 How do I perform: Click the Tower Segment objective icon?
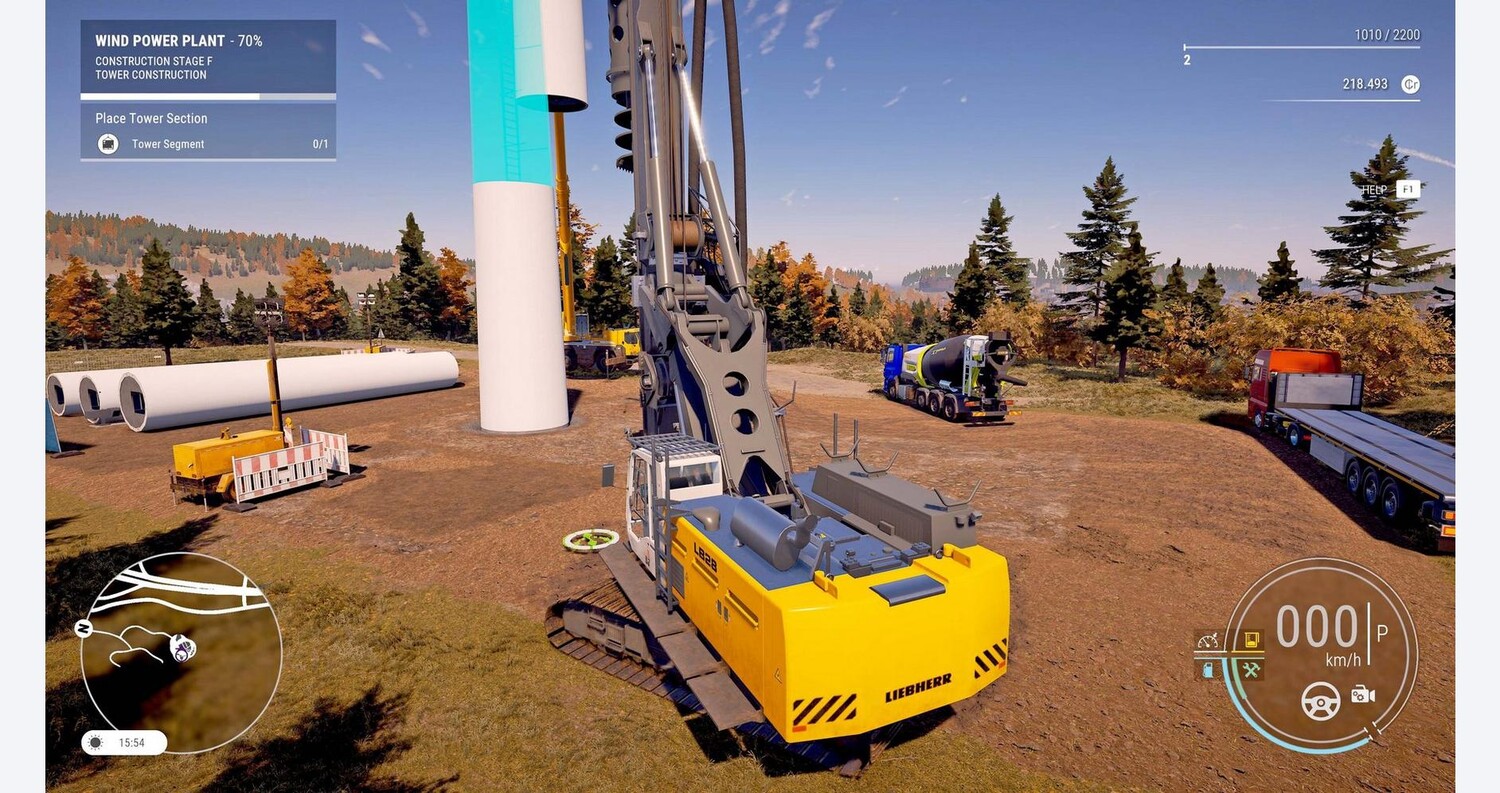(x=108, y=144)
